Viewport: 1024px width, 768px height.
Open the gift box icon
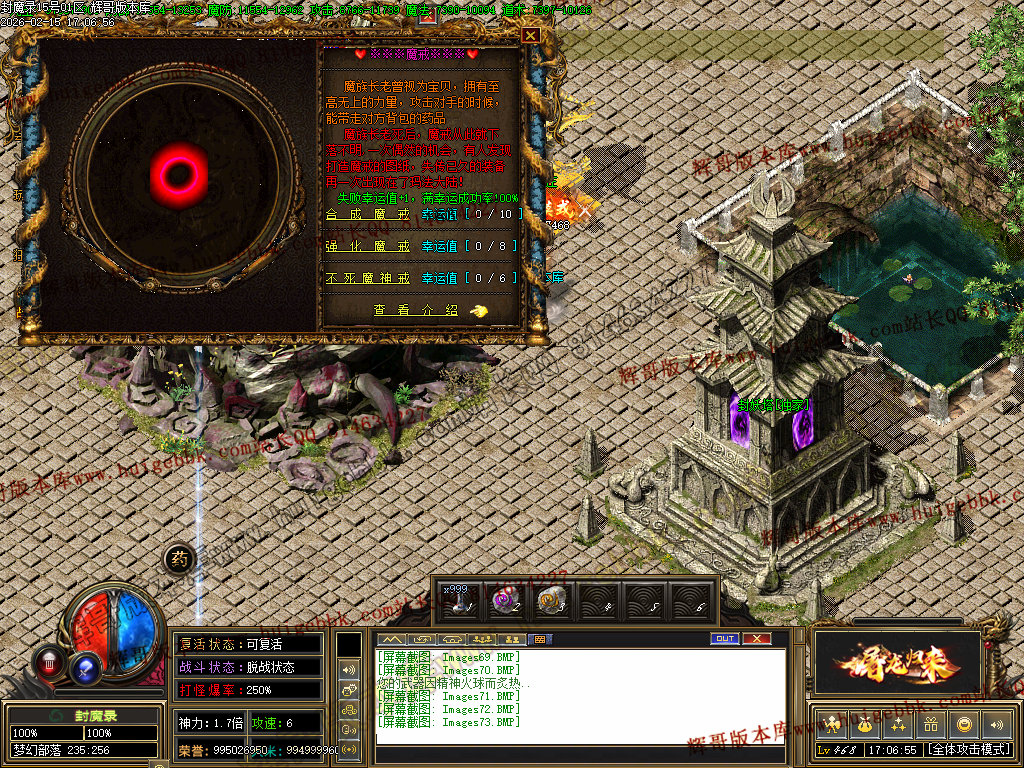(931, 725)
